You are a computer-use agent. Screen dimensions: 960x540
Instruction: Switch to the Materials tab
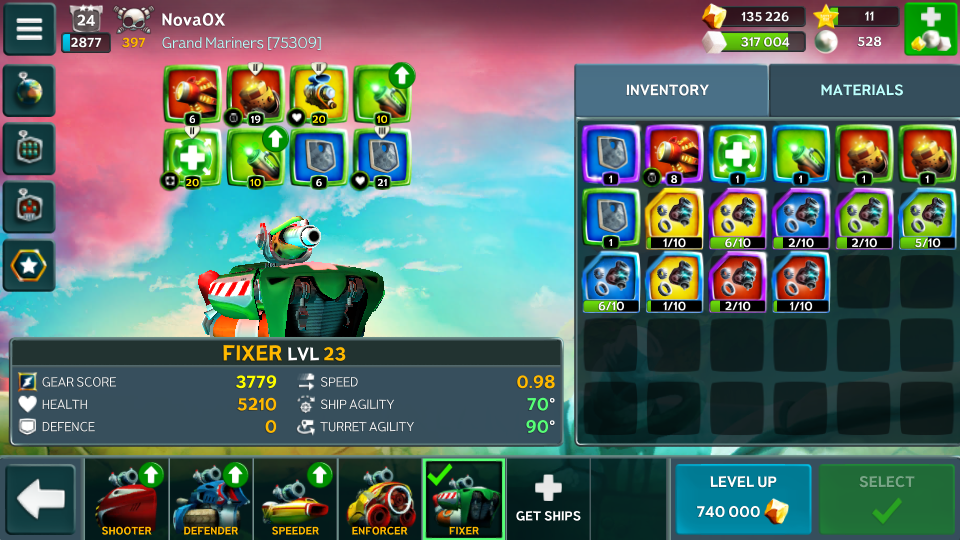click(861, 90)
